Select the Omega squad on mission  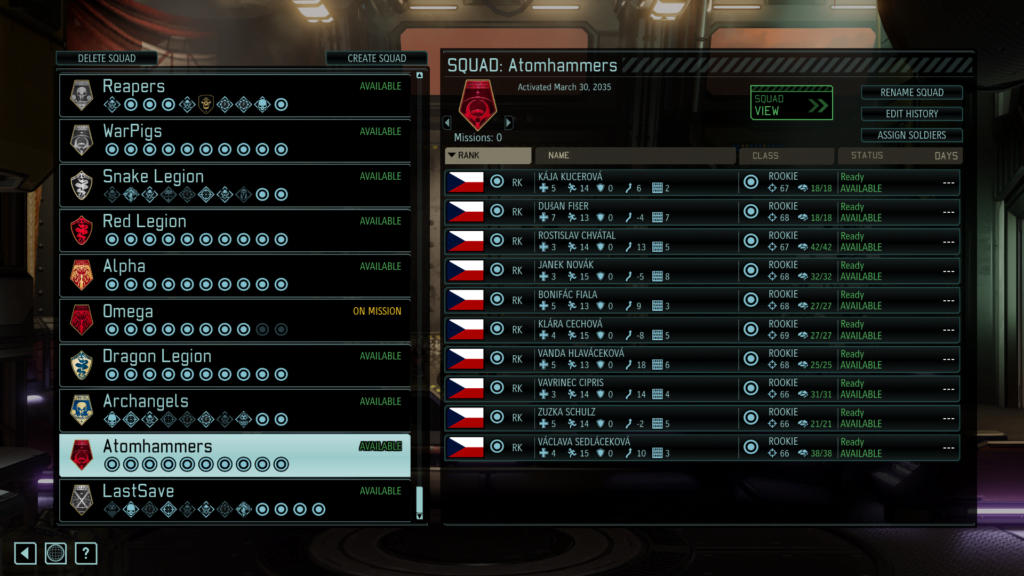pos(235,320)
